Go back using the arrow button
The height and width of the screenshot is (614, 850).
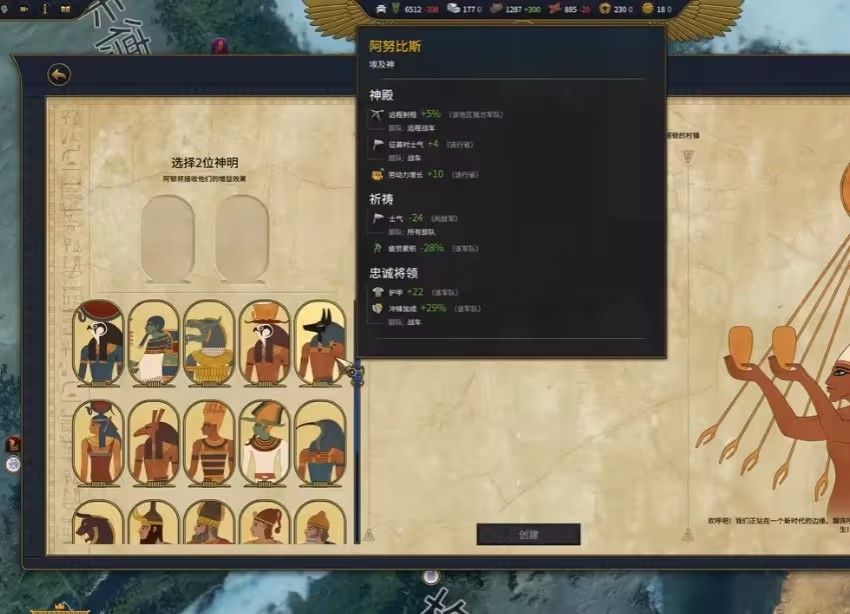coord(59,75)
